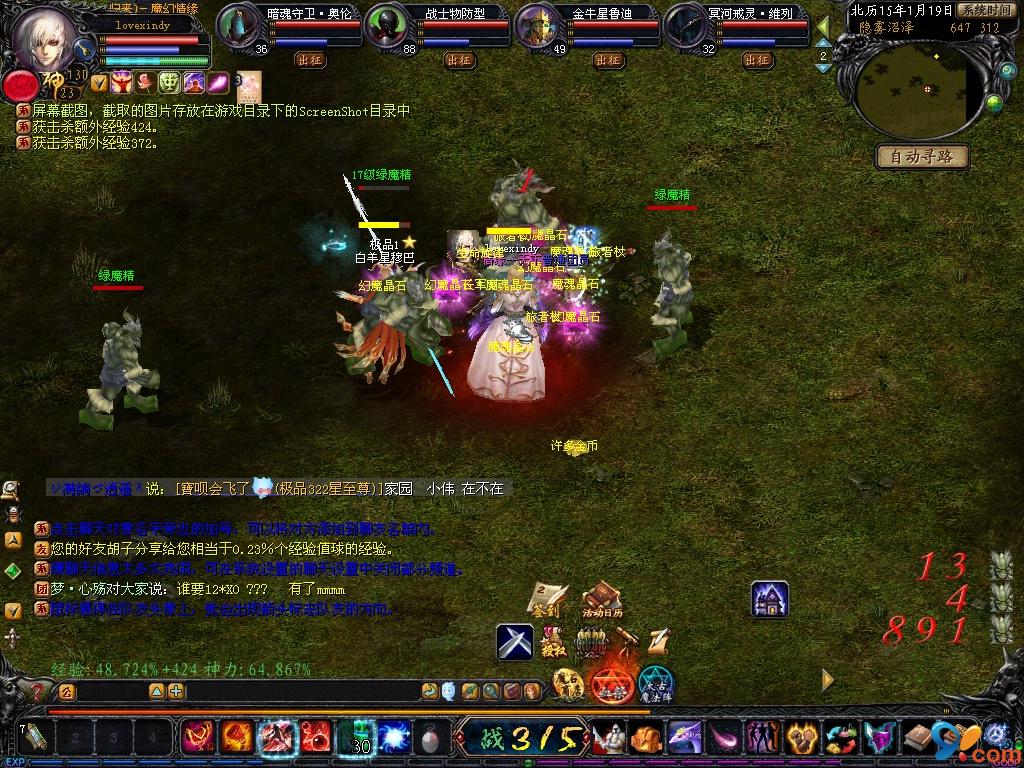Image resolution: width=1024 pixels, height=768 pixels.
Task: Open the red question mark help button
Action: 39,691
